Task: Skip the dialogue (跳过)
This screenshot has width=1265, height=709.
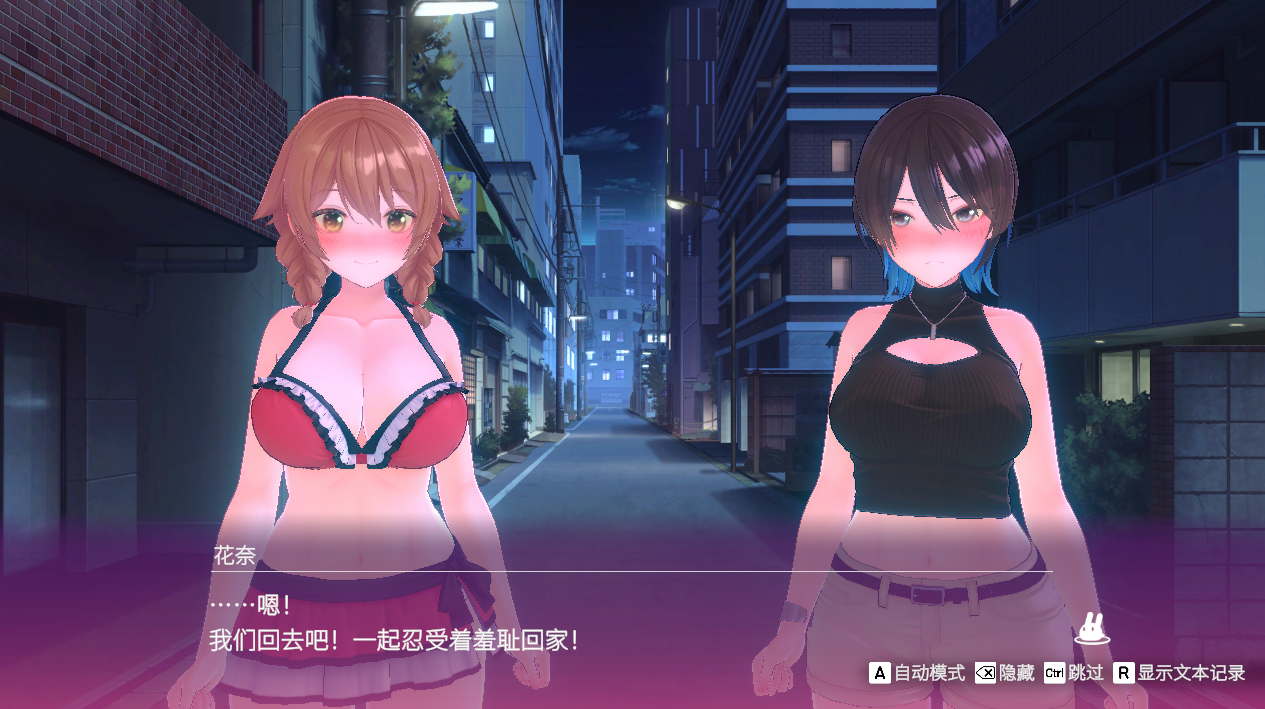Action: (x=1073, y=673)
